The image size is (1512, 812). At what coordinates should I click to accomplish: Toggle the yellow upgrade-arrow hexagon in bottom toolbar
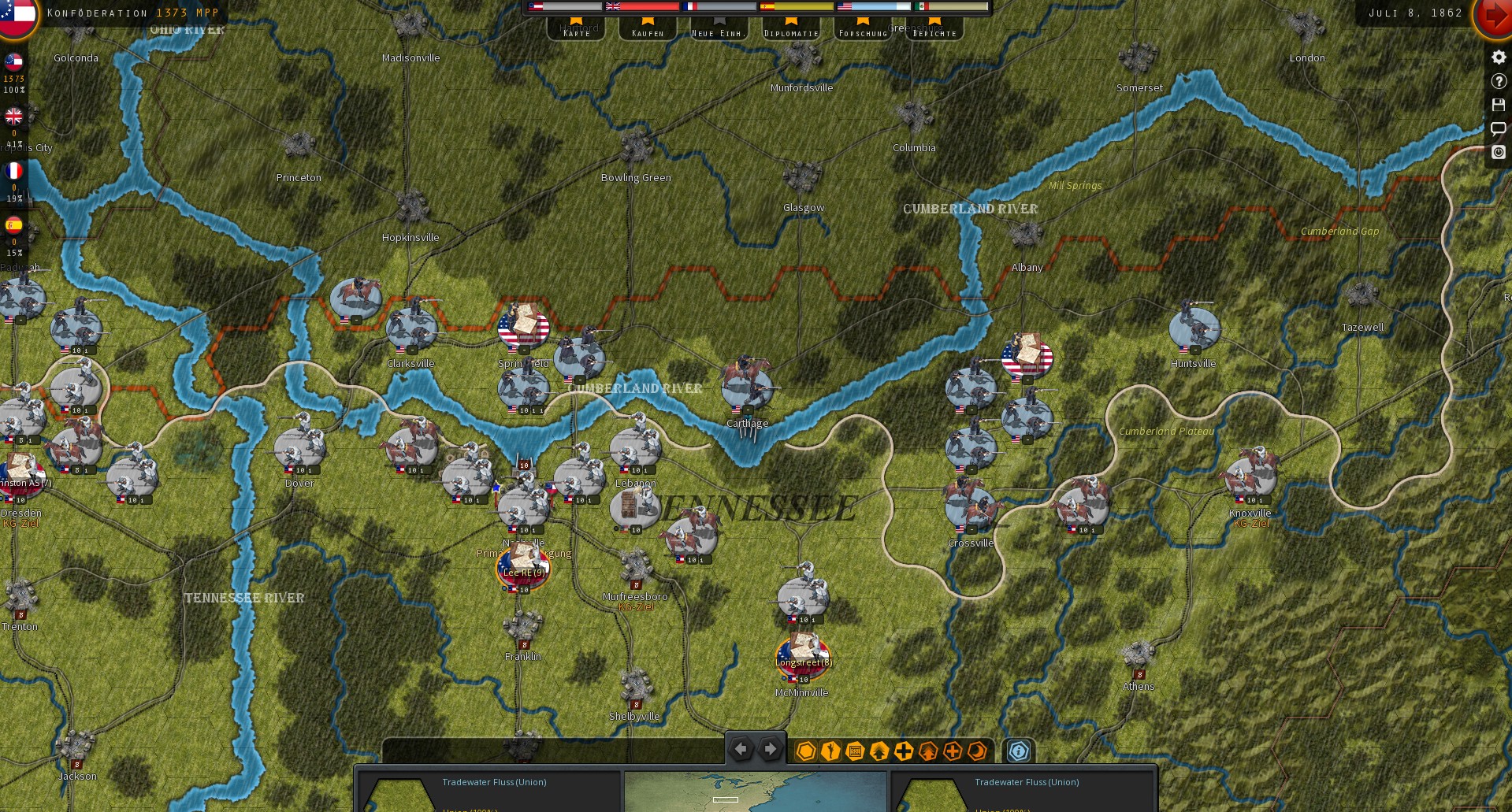click(x=879, y=752)
